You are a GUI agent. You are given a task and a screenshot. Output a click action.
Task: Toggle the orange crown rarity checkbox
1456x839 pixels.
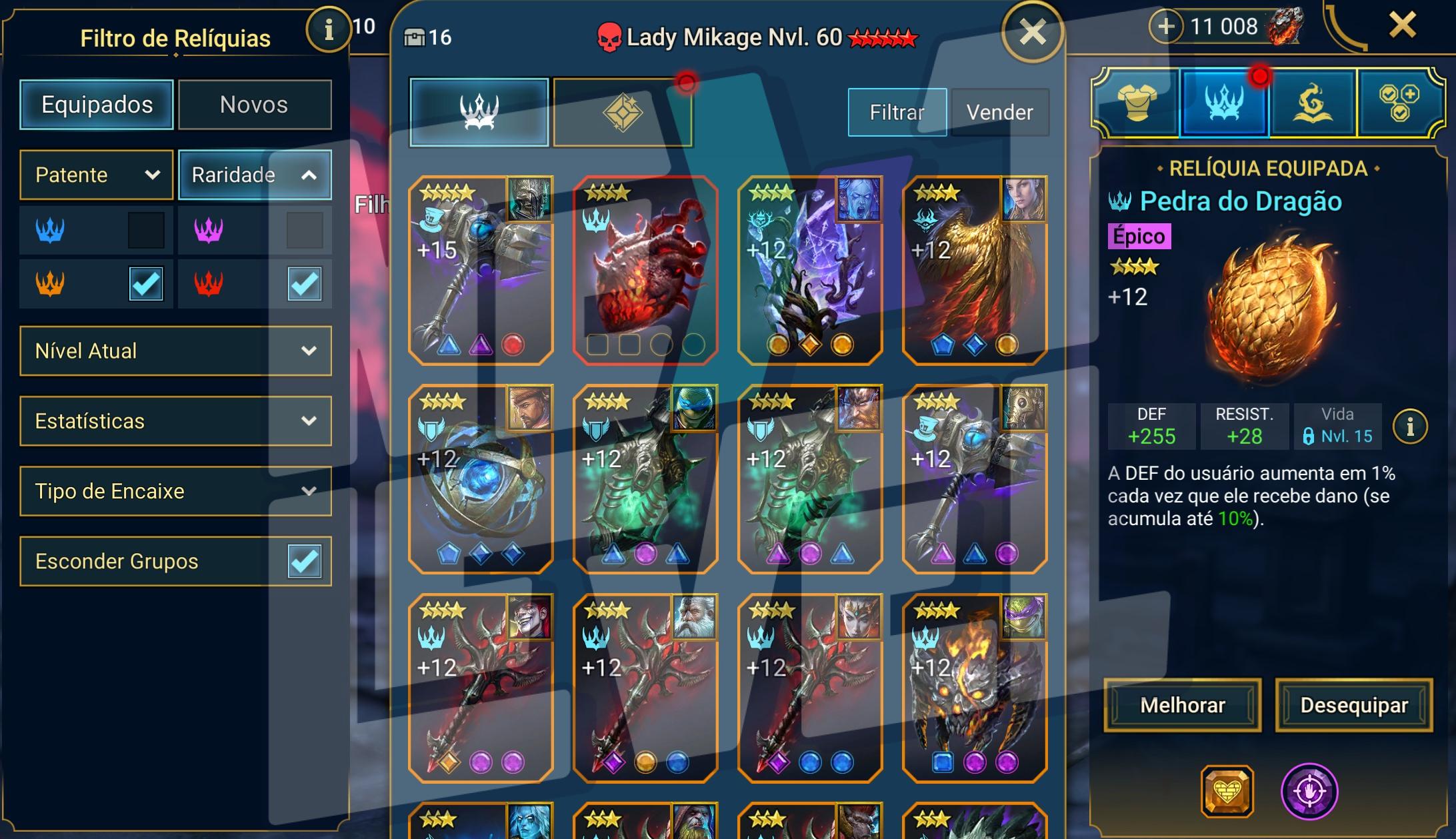(x=146, y=284)
